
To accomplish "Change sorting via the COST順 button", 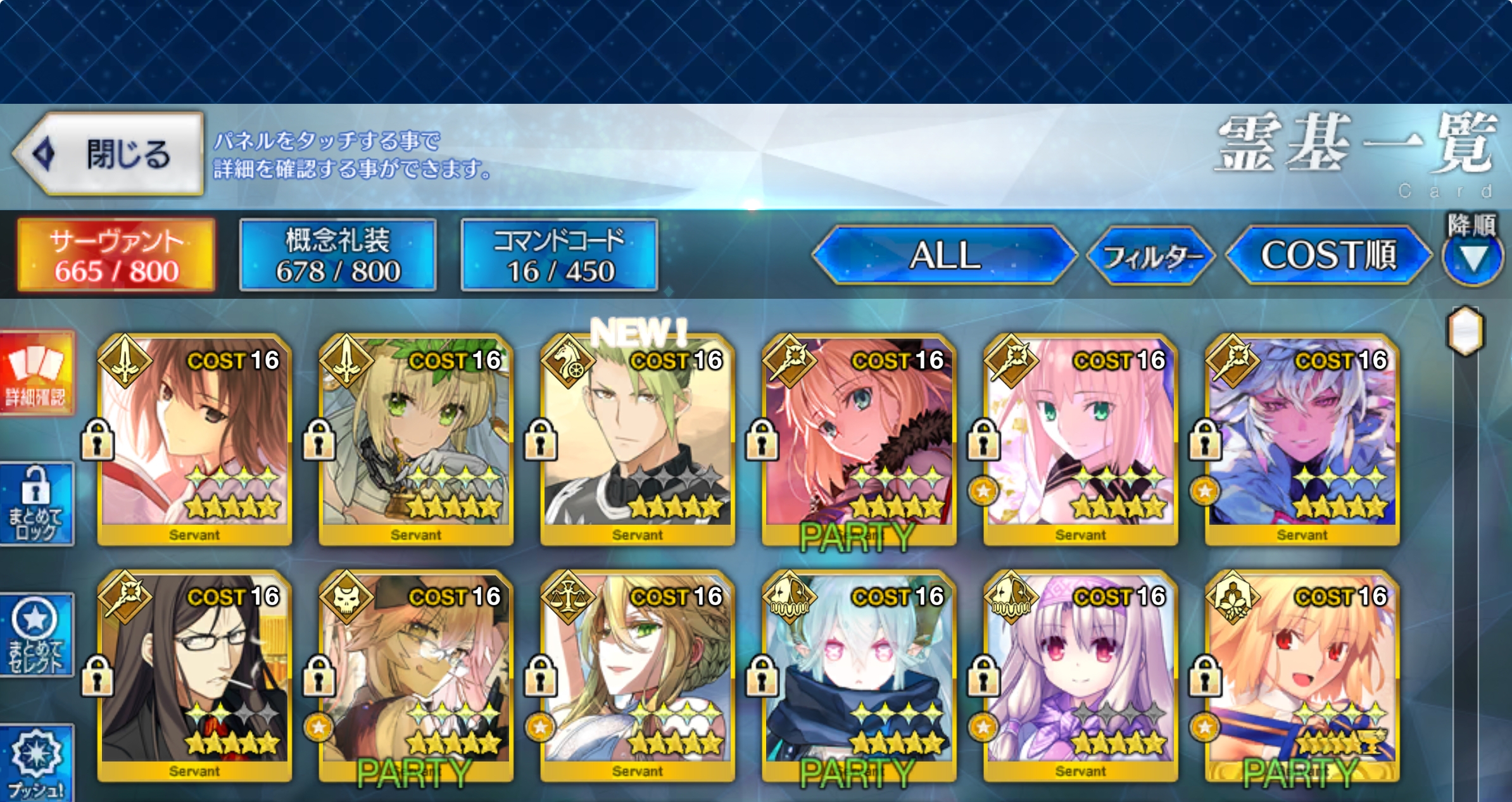I will 1328,255.
